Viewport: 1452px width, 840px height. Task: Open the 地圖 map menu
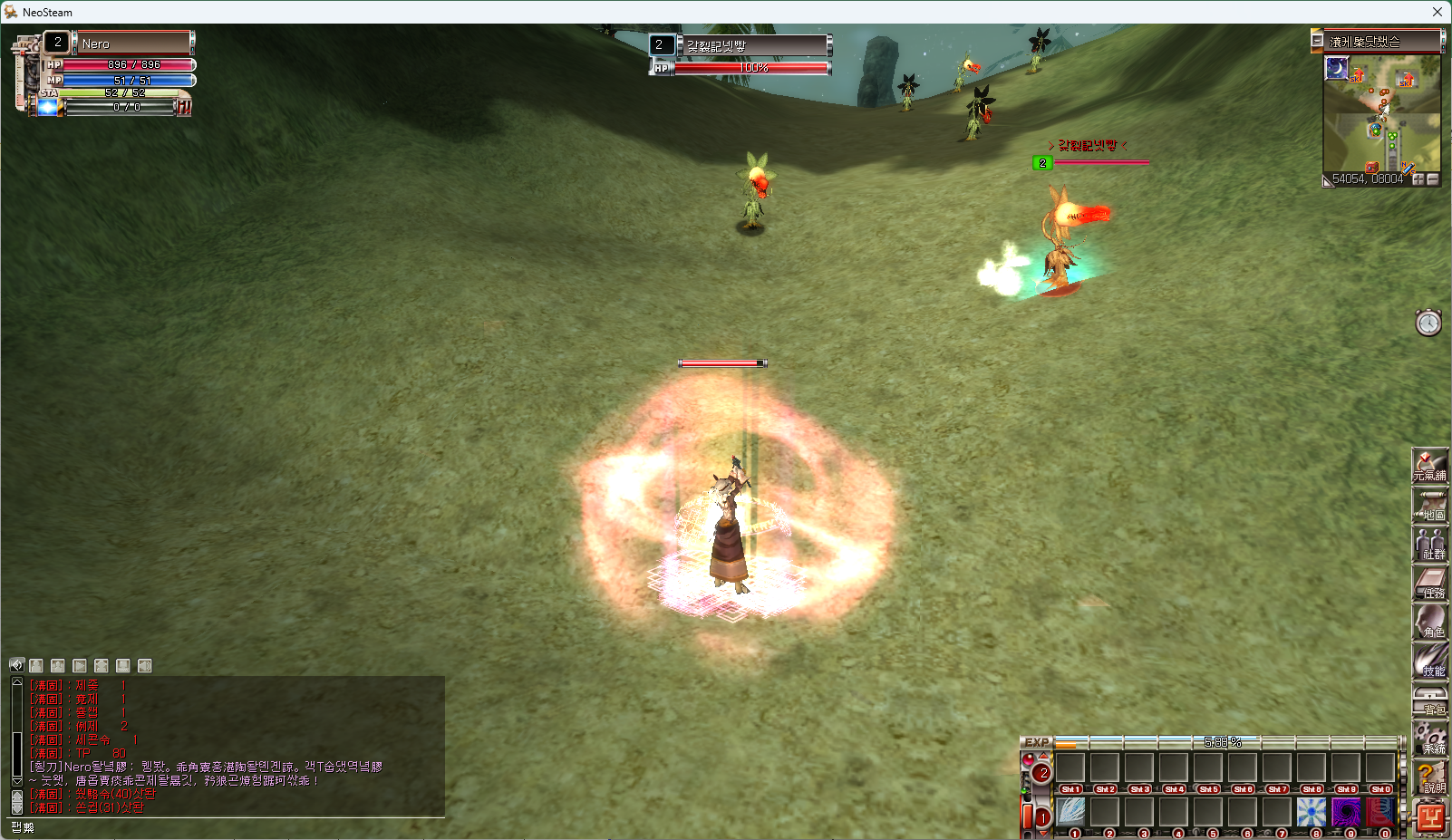1429,506
